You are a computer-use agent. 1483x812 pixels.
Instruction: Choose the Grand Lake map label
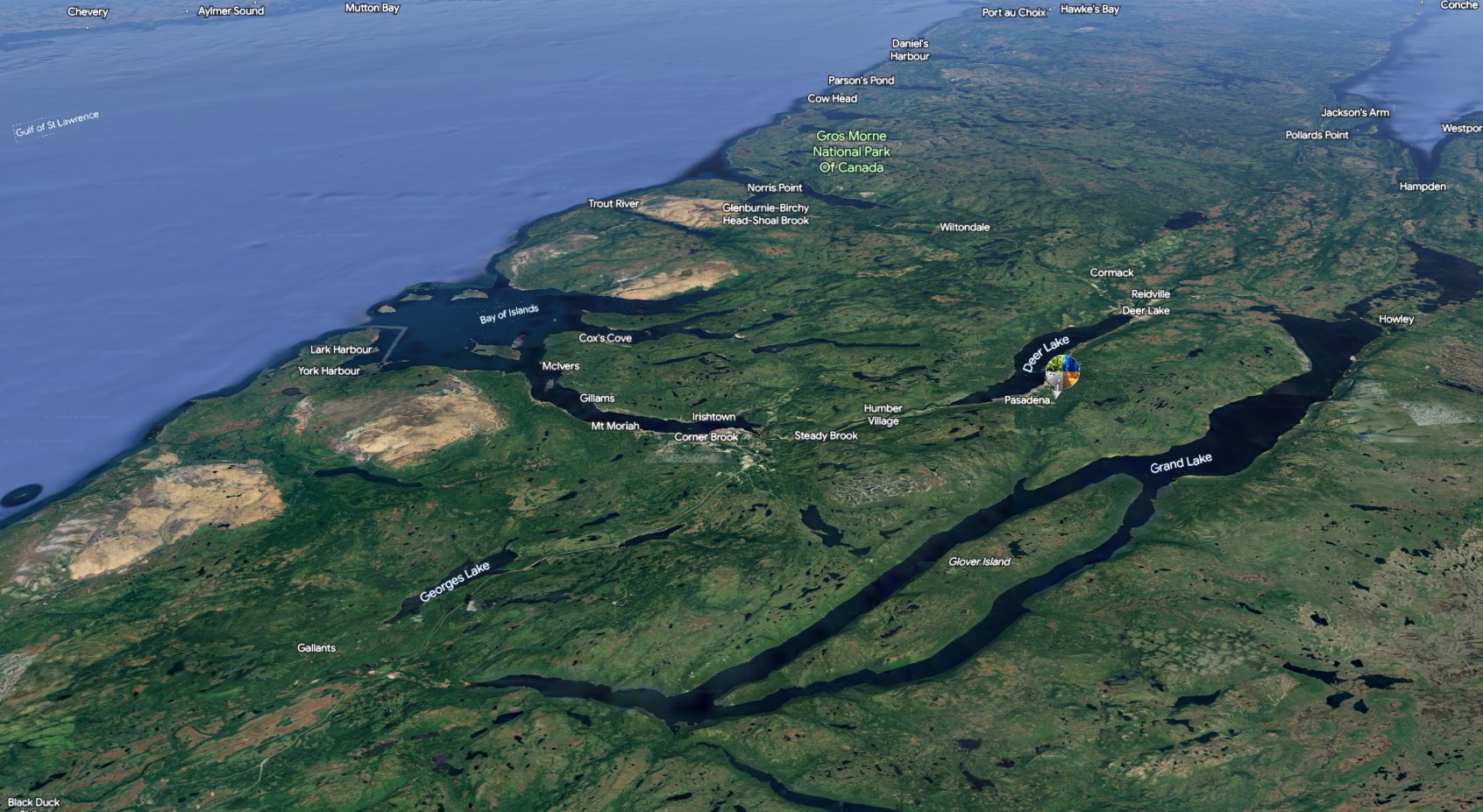click(x=1181, y=463)
